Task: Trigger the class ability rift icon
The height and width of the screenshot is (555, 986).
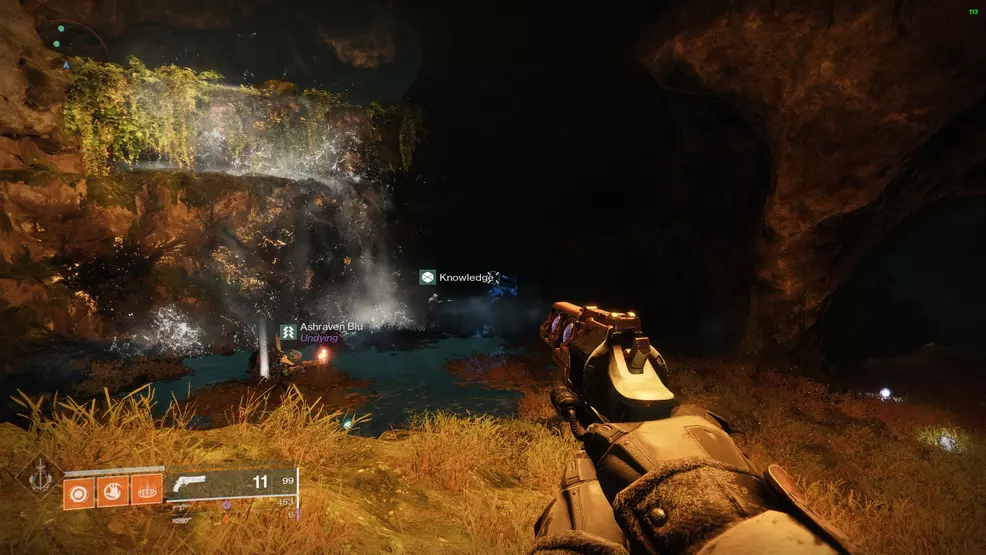Action: (146, 491)
